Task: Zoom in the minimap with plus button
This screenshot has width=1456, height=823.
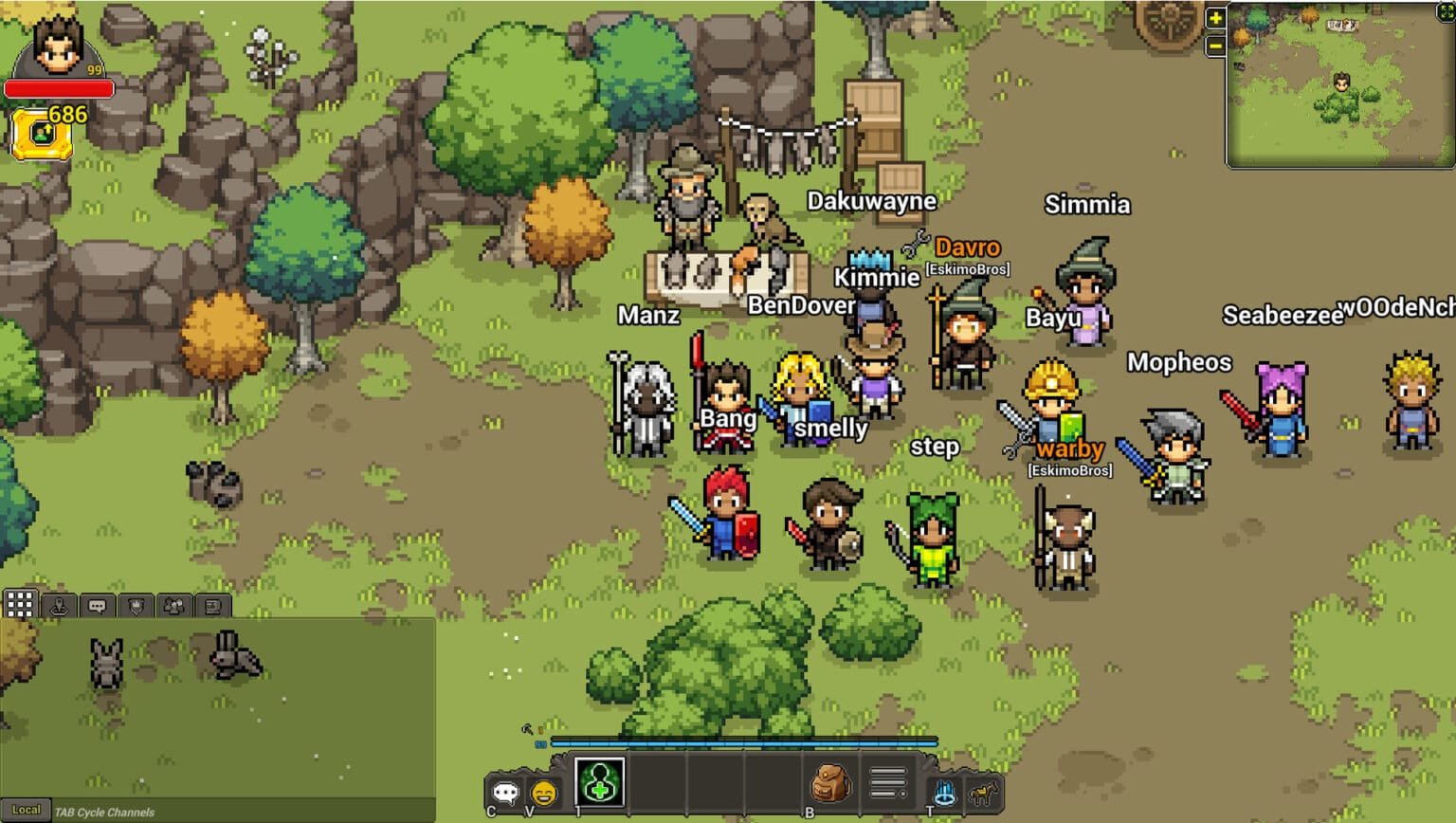Action: 1214,18
